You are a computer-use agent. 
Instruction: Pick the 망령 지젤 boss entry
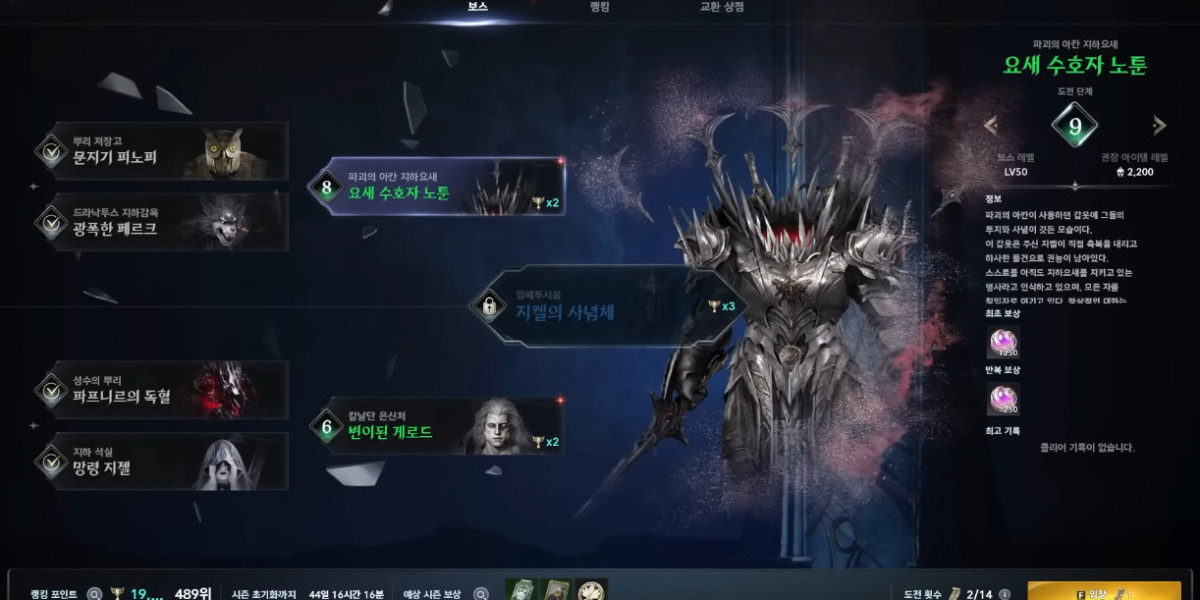click(x=160, y=460)
